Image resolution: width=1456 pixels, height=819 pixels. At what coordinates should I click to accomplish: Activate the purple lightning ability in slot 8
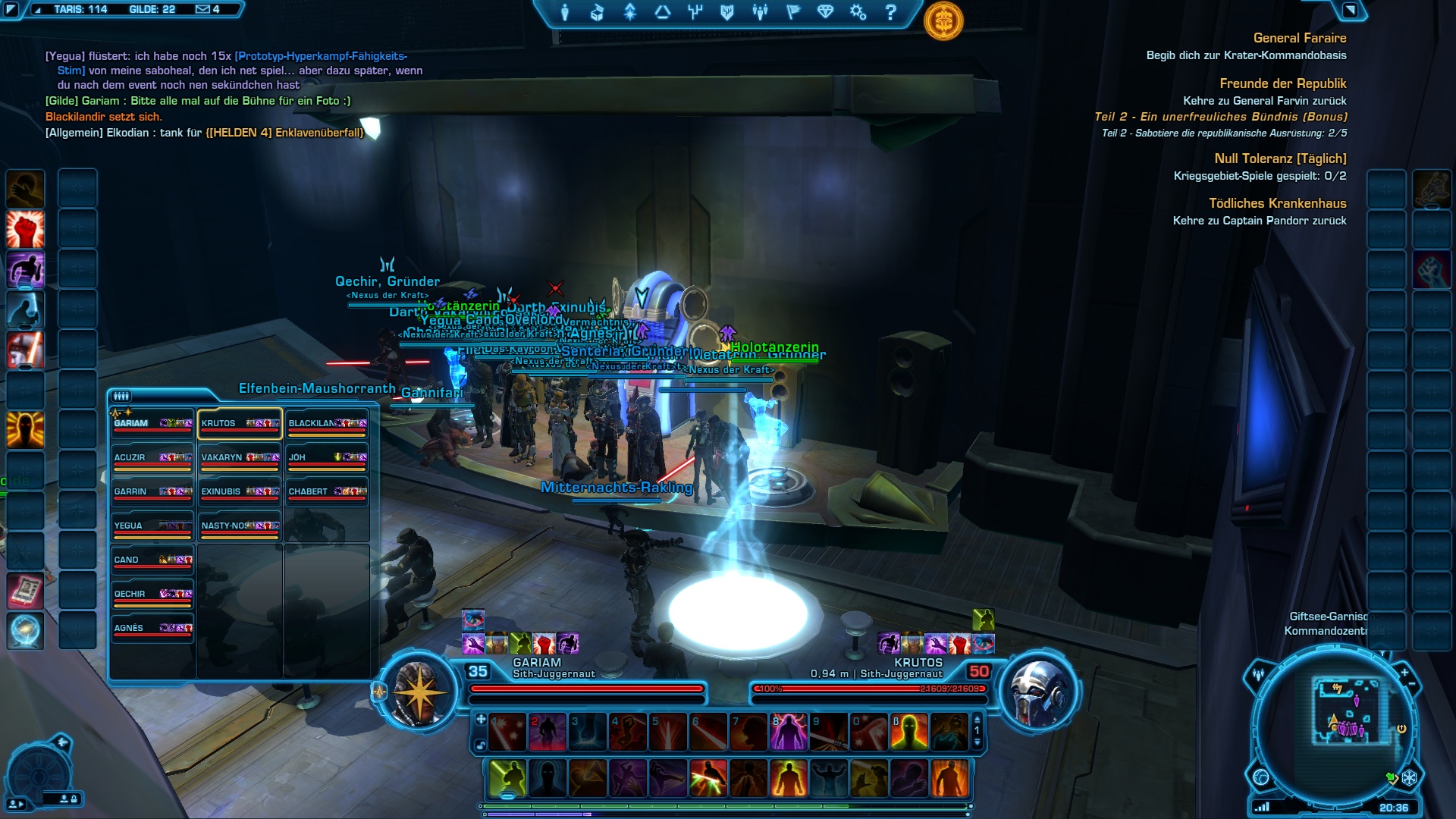pos(789,732)
